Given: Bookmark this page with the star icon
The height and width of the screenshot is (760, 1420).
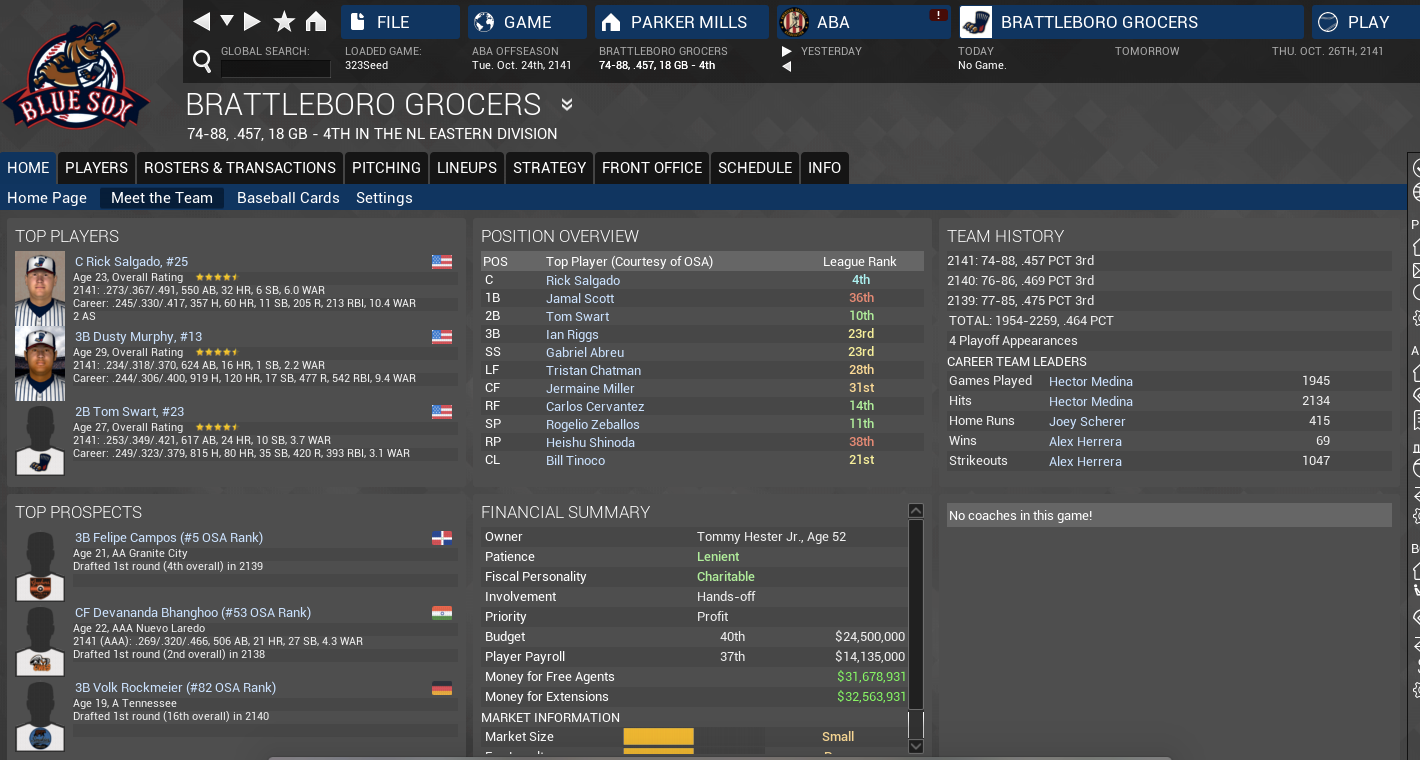Looking at the screenshot, I should click(284, 22).
